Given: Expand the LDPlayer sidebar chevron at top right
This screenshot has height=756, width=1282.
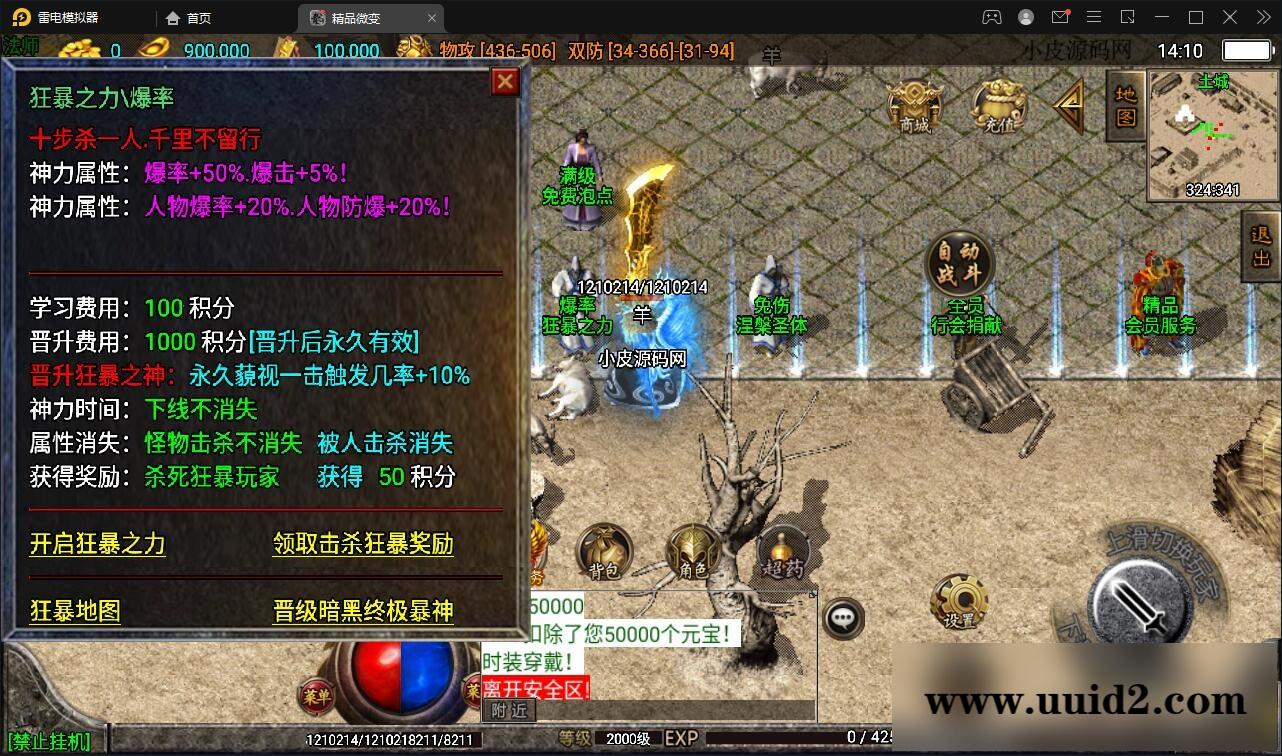Looking at the screenshot, I should tap(1262, 17).
